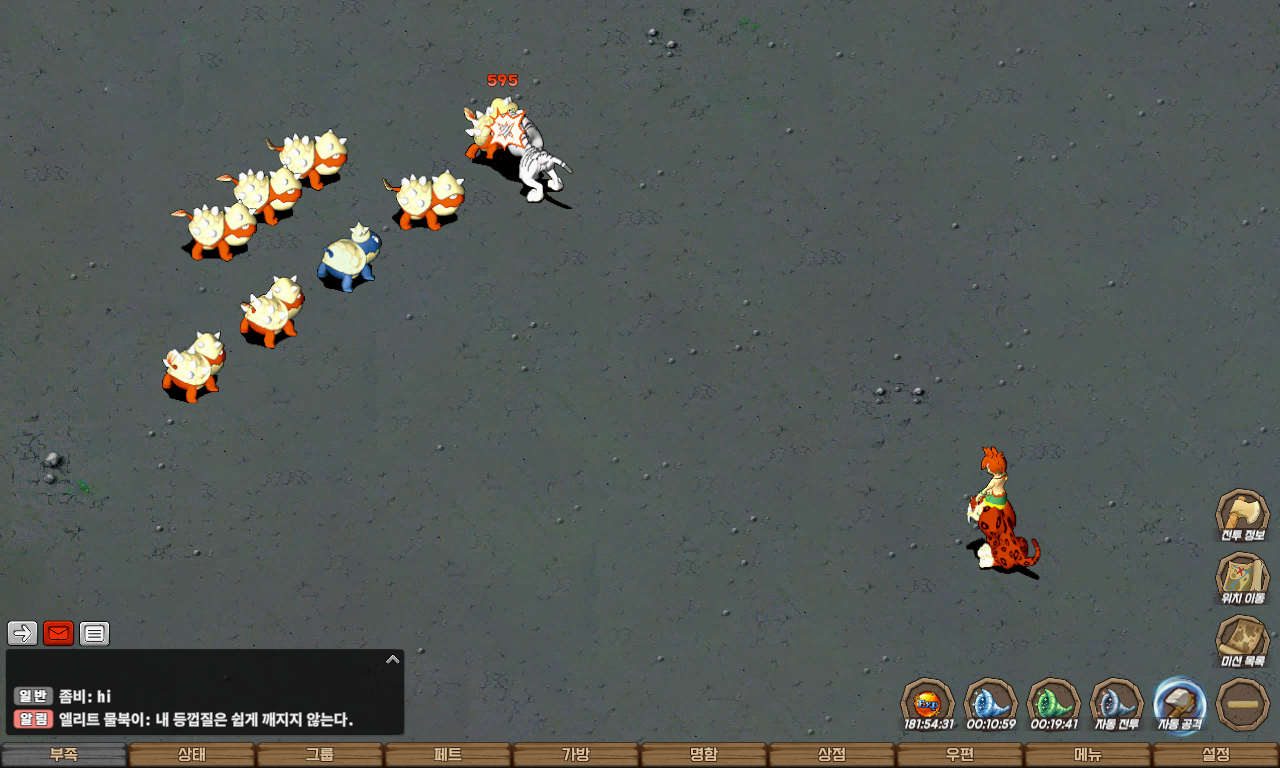Open 위치 이동 map icon

[x=1242, y=577]
